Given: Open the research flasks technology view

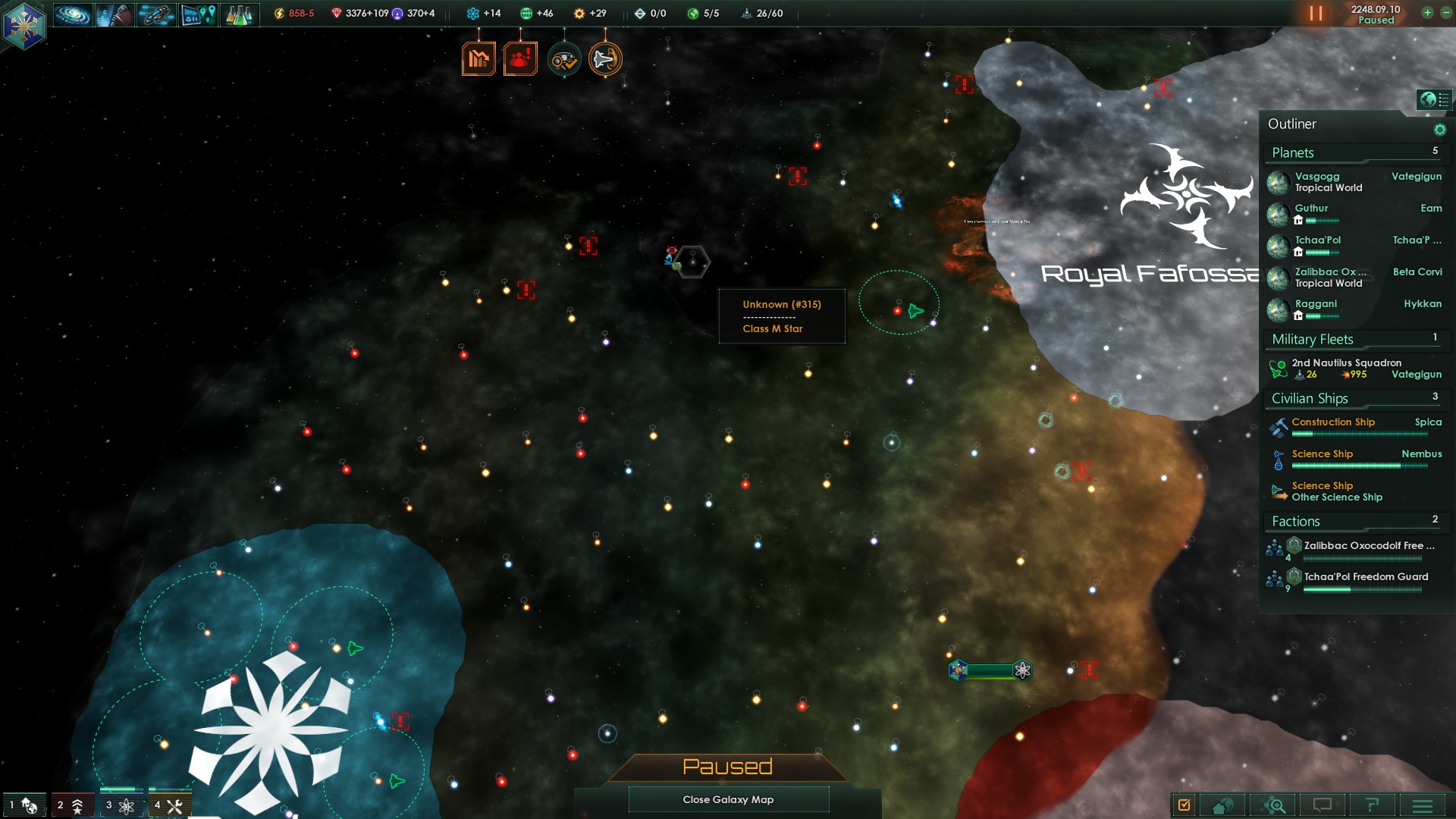Looking at the screenshot, I should point(239,14).
